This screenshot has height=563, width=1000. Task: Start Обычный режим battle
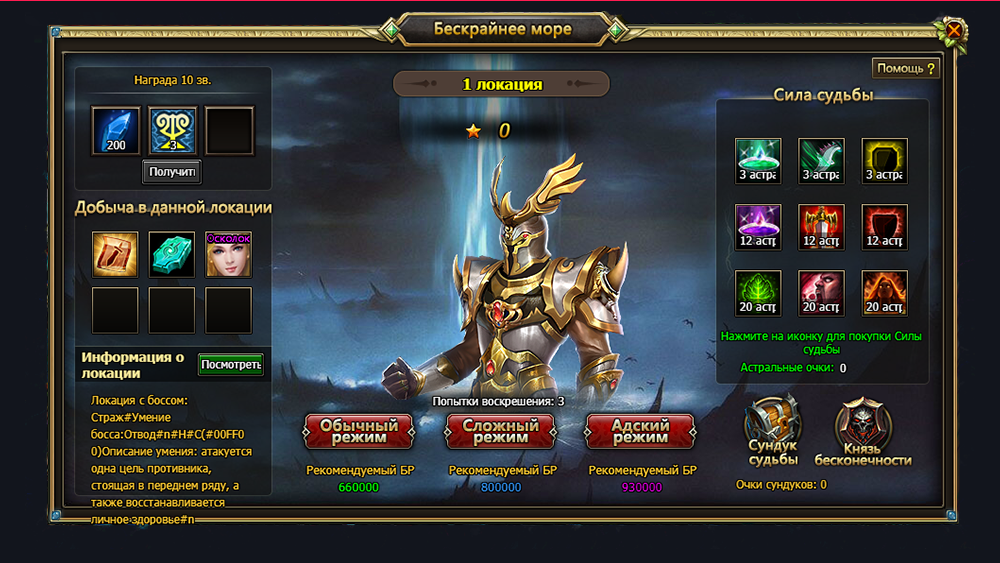[x=358, y=431]
